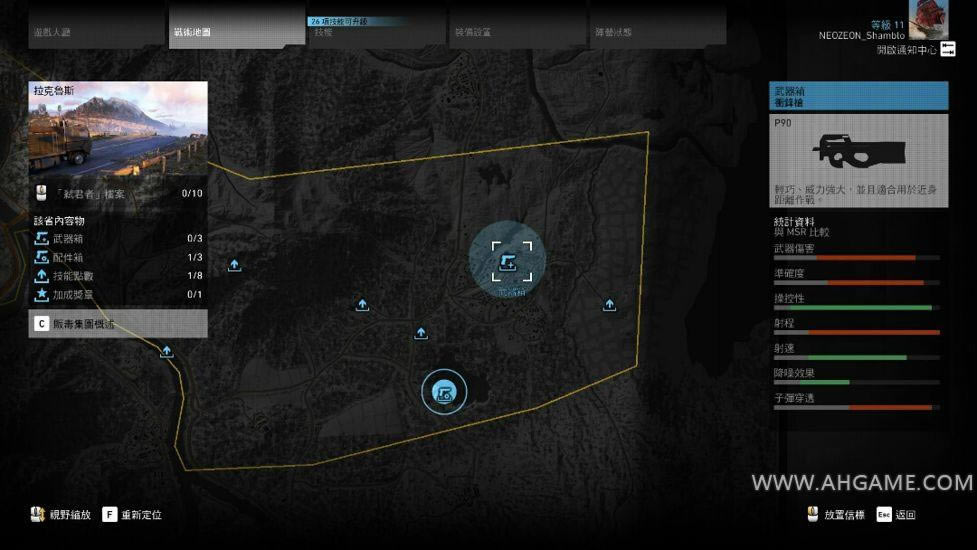Image resolution: width=977 pixels, height=550 pixels.
Task: Choose the 放置信標 place beacon option
Action: (x=838, y=515)
